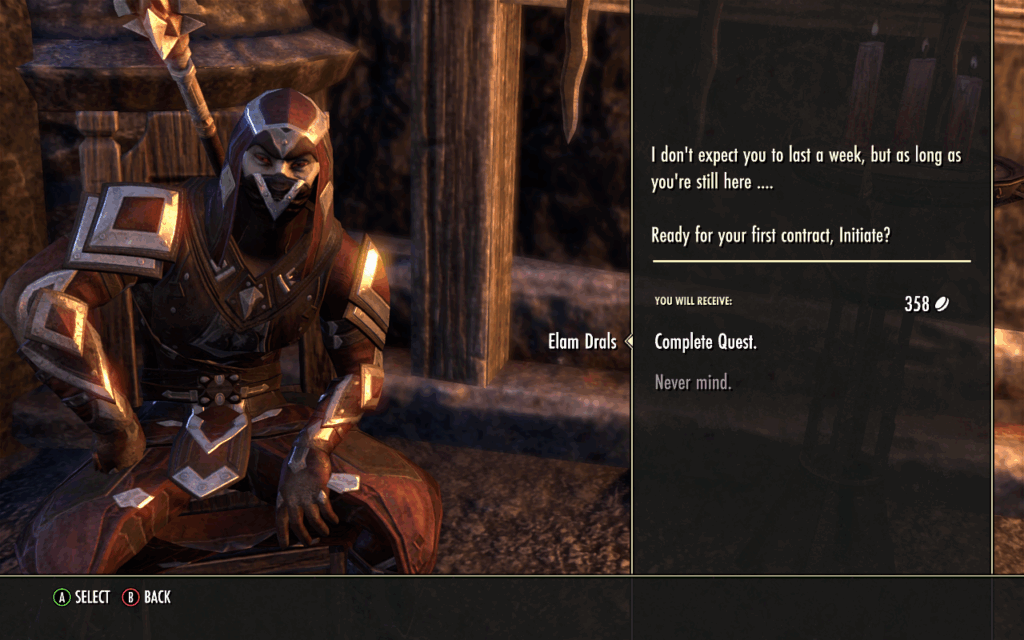
Task: Choose the Complete Quest dialogue option
Action: [x=705, y=342]
